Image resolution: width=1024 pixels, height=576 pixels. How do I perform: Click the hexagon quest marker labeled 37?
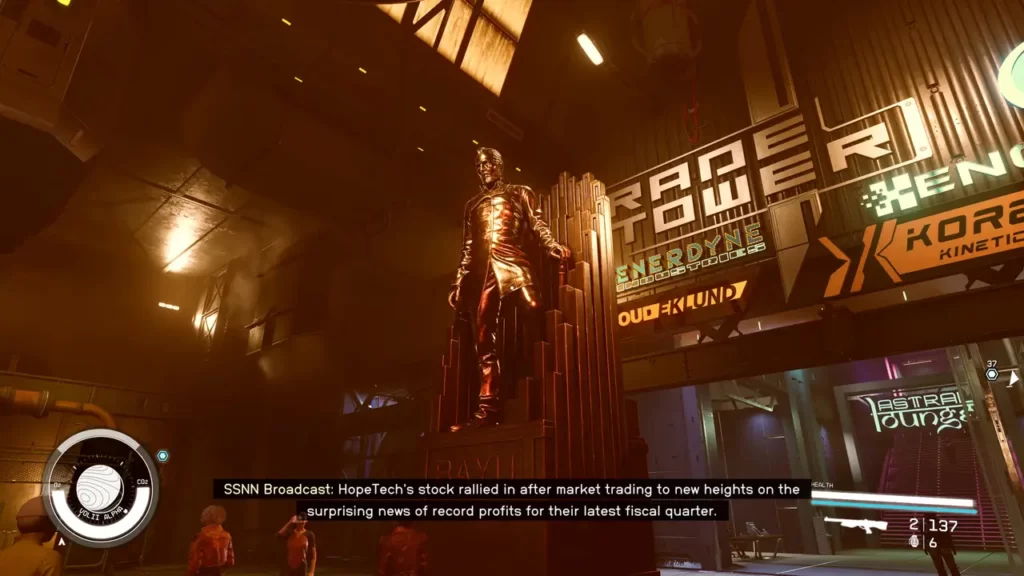tap(991, 374)
